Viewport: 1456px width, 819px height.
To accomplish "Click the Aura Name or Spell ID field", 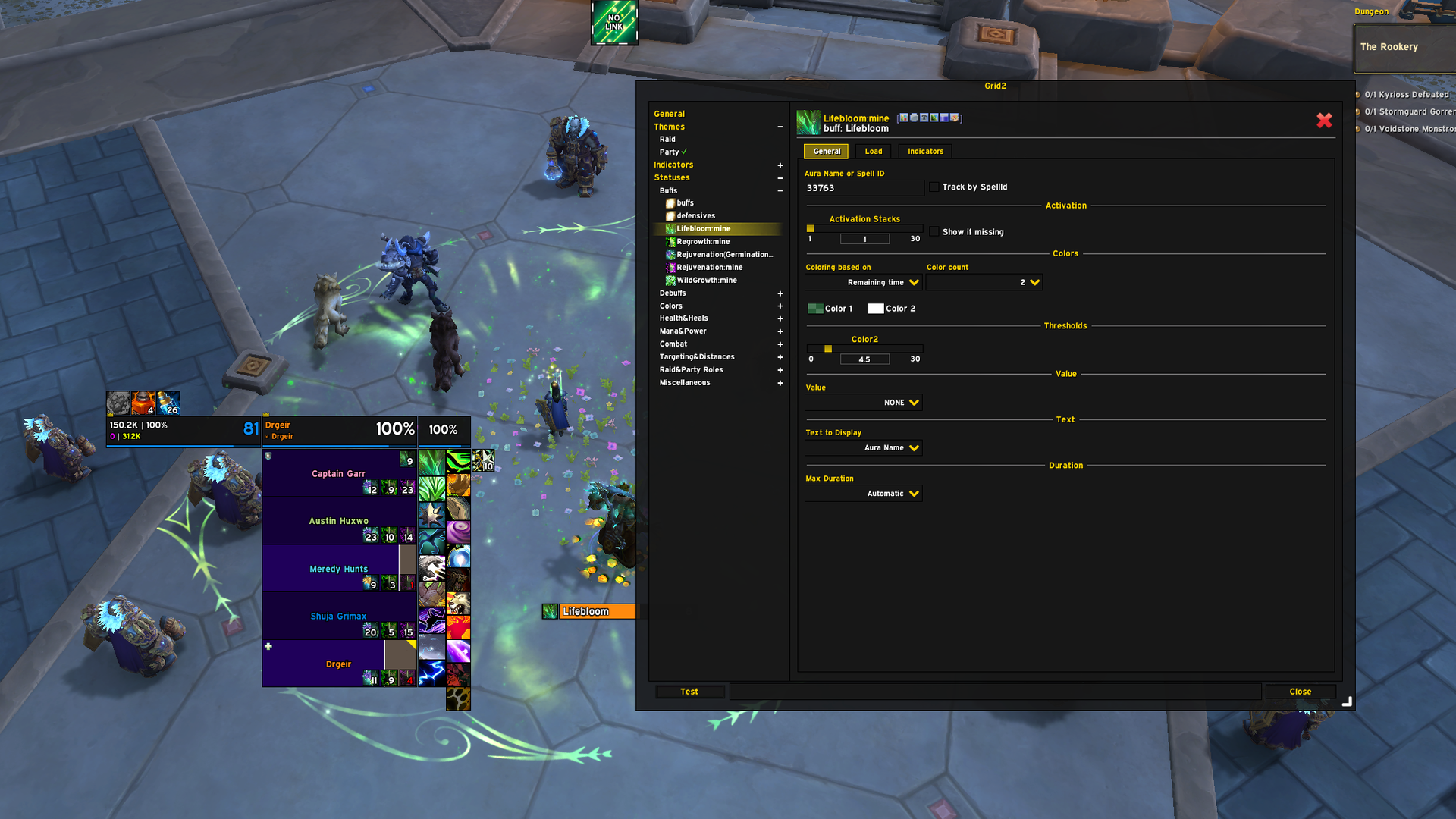I will click(x=864, y=188).
